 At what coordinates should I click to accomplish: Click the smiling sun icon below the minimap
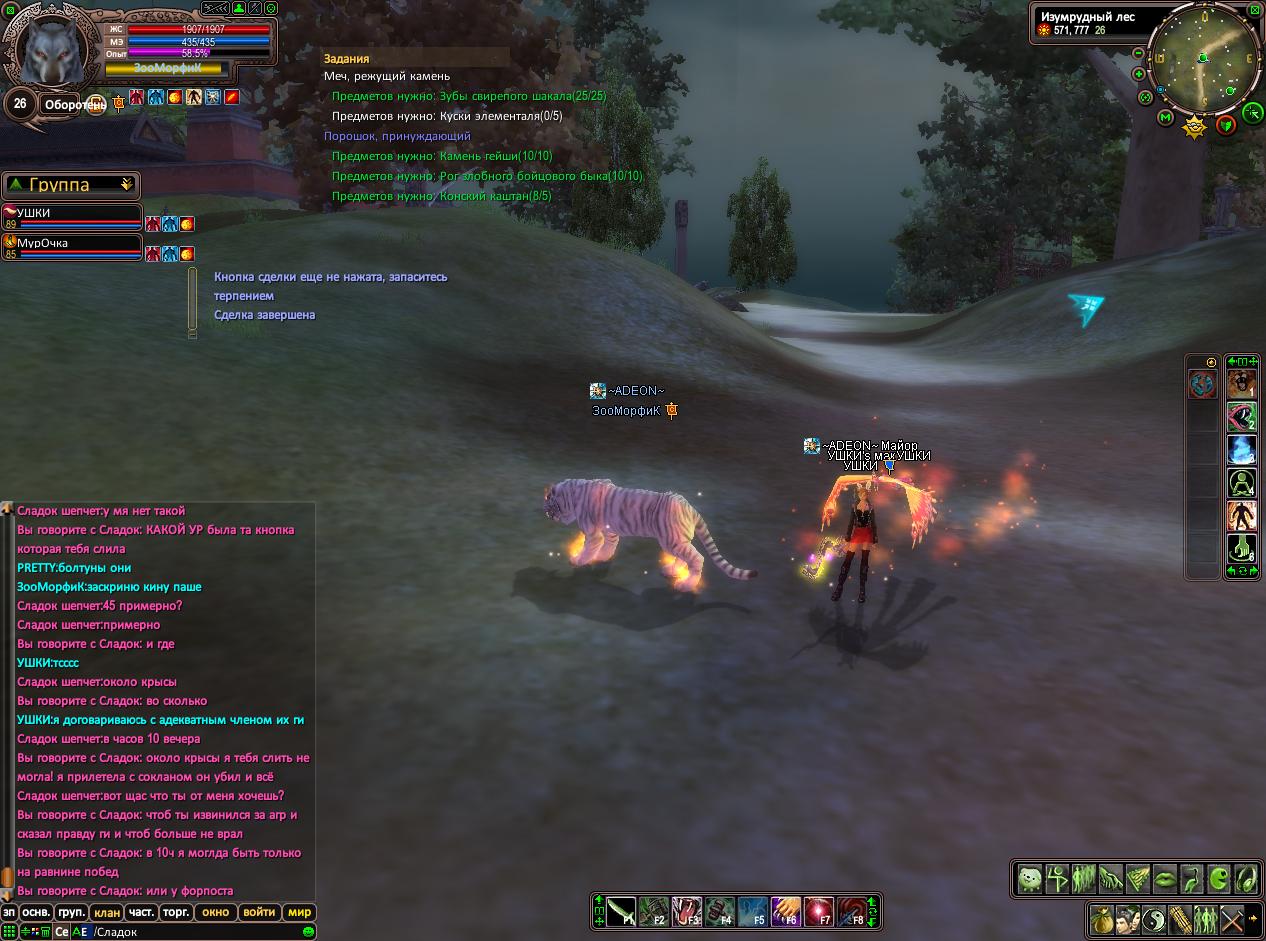1194,126
